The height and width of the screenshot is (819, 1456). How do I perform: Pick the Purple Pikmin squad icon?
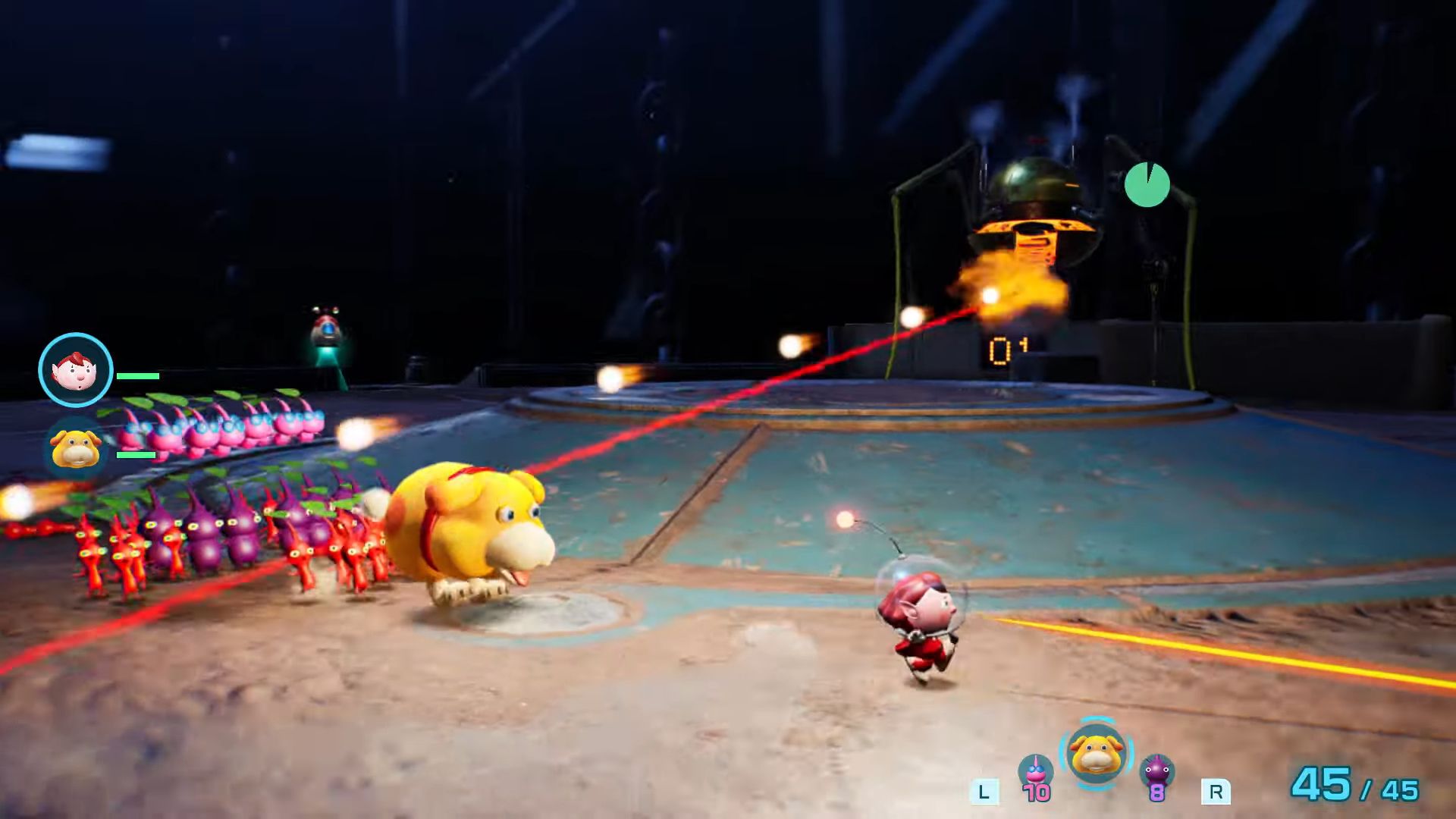pyautogui.click(x=1157, y=773)
